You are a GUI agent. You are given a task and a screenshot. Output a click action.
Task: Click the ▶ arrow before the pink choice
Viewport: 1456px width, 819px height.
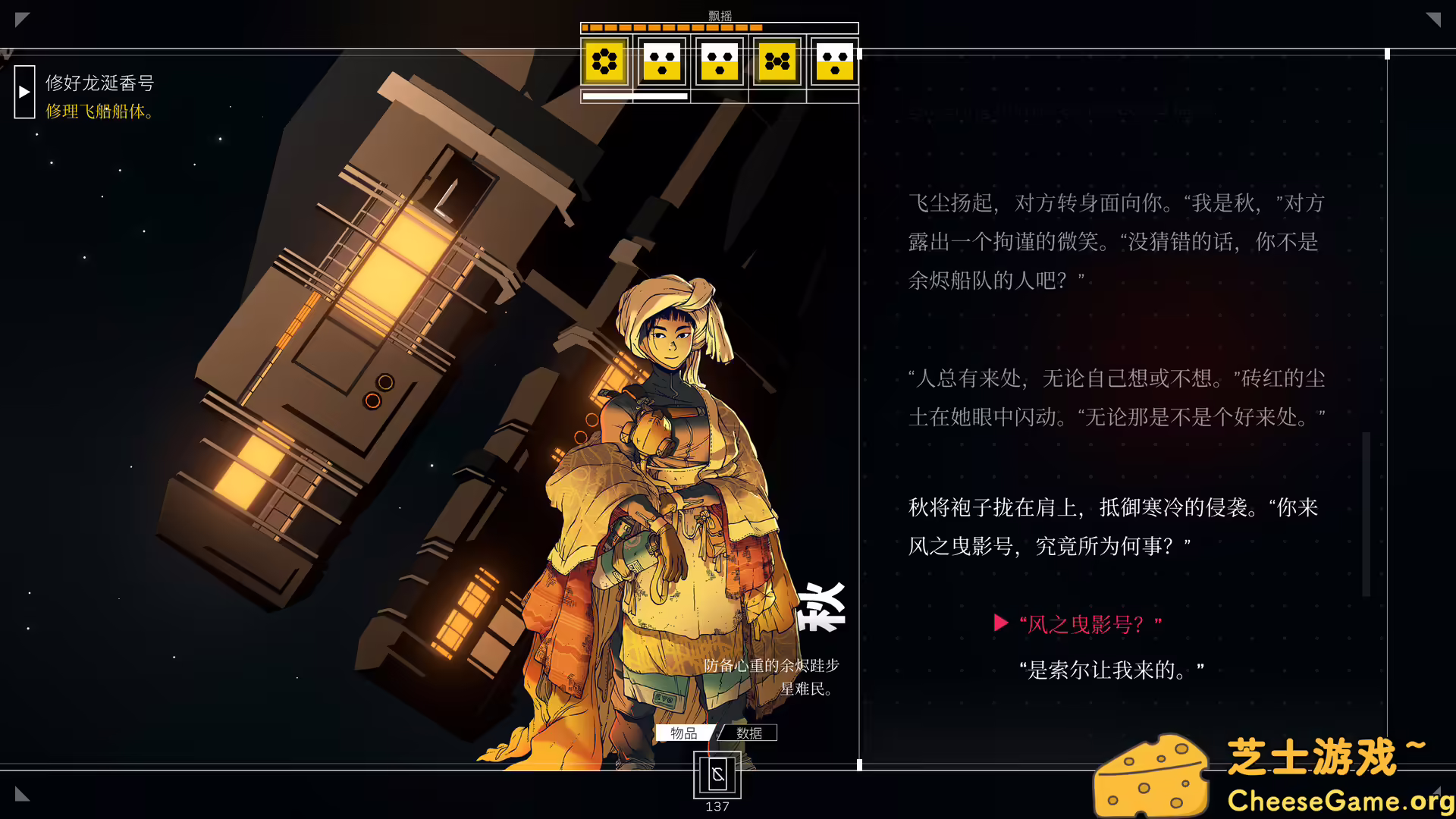click(999, 623)
